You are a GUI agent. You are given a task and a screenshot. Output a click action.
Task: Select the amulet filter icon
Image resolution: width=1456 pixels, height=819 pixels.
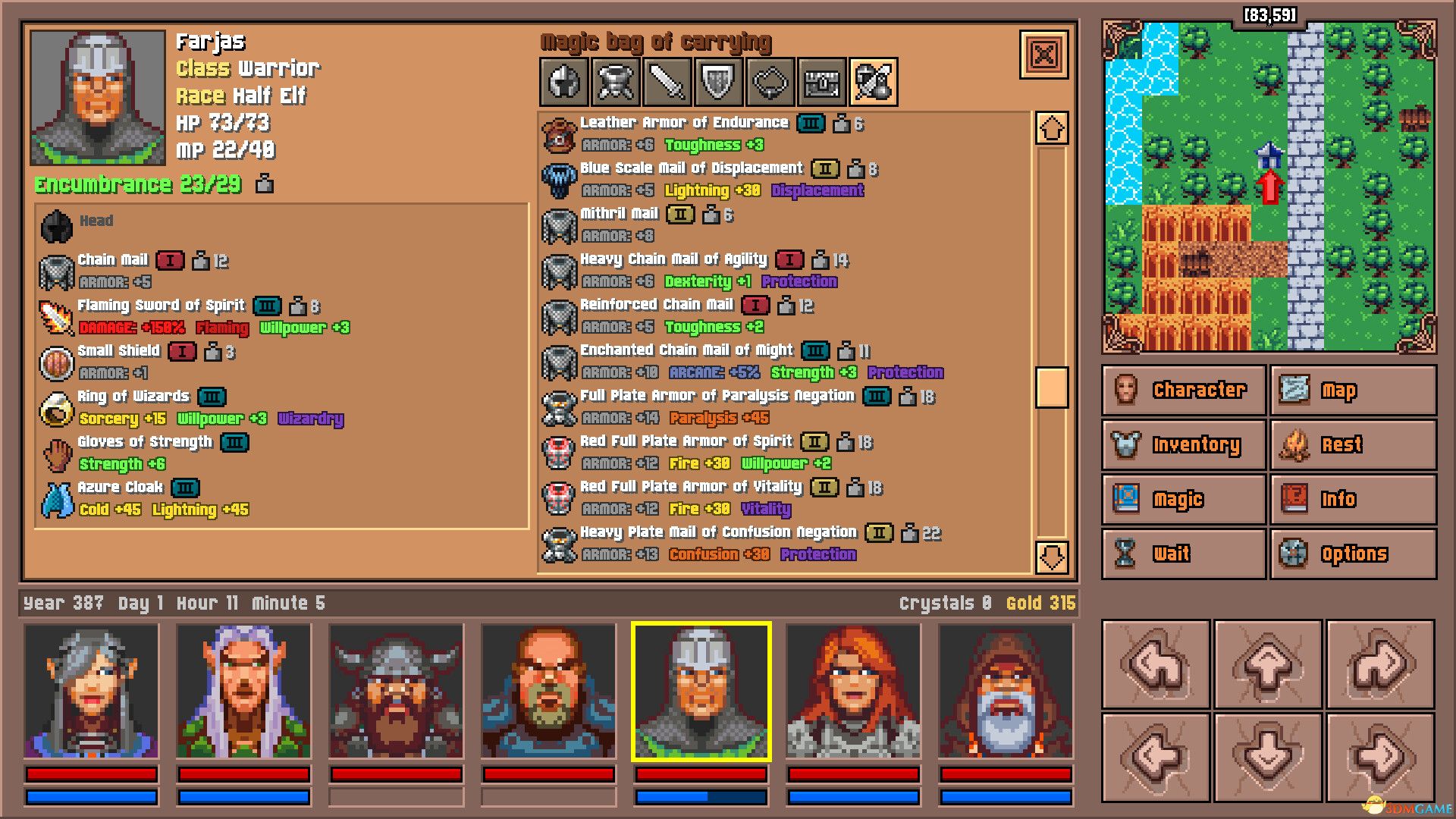click(x=769, y=82)
